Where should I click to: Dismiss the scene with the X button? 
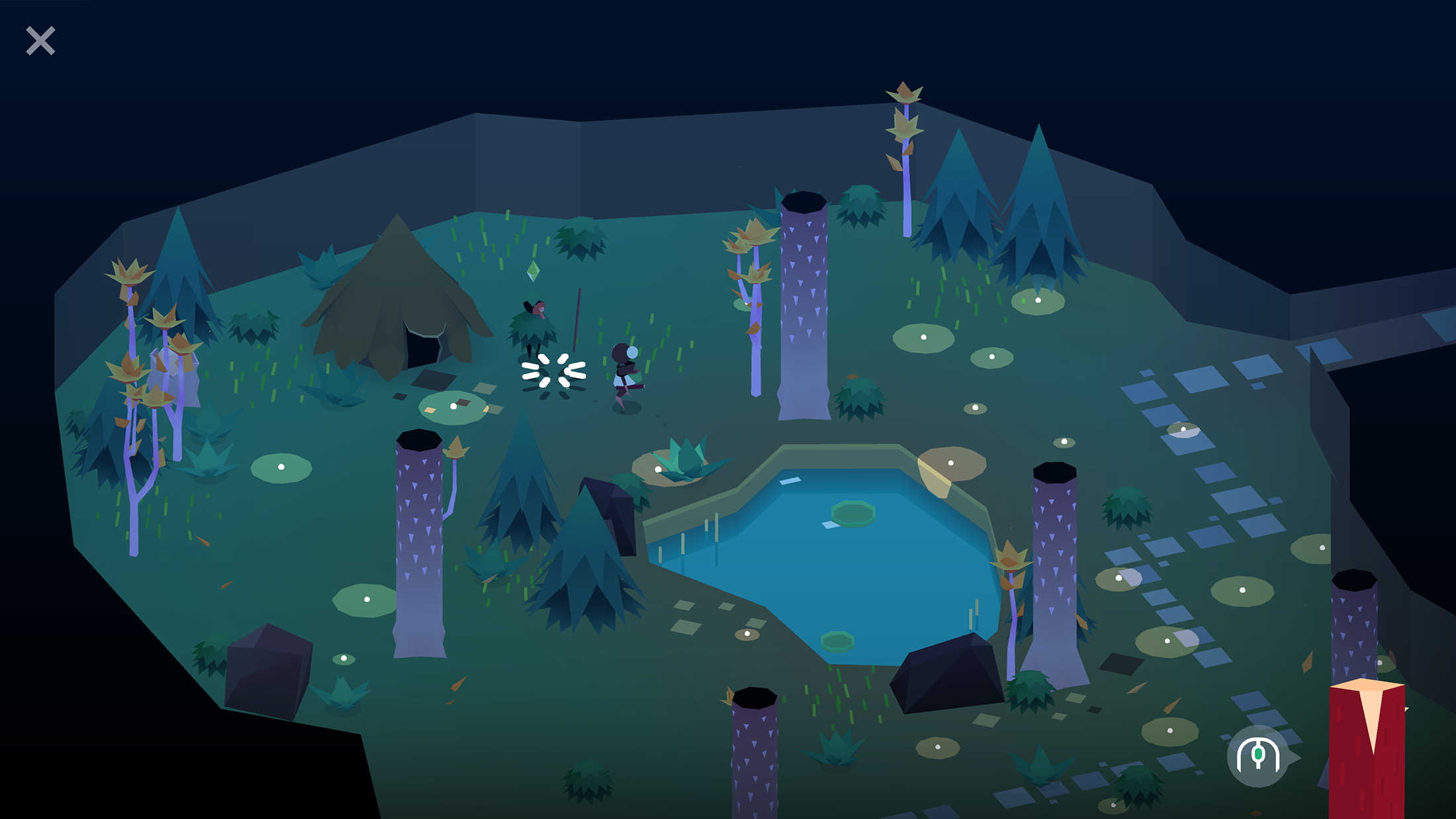pos(40,41)
